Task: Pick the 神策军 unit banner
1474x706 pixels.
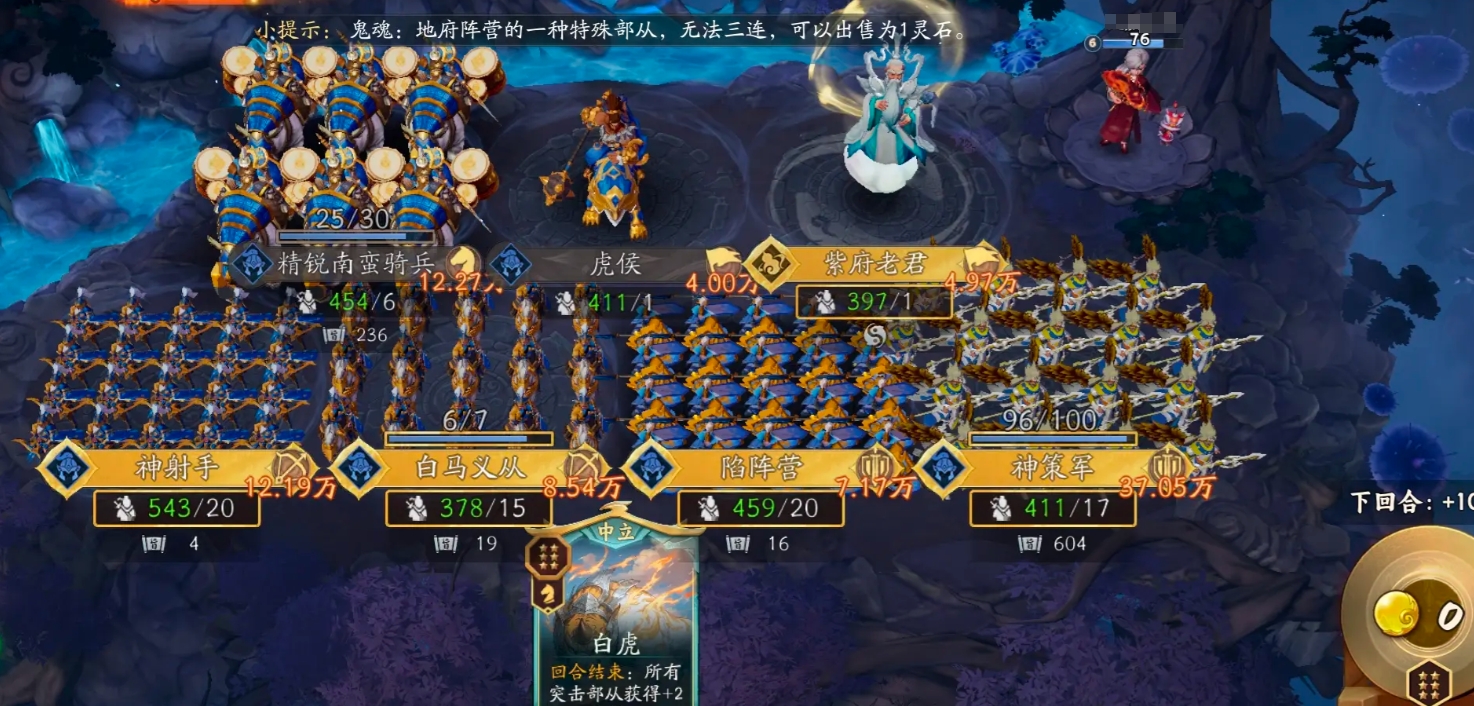Action: [1053, 467]
